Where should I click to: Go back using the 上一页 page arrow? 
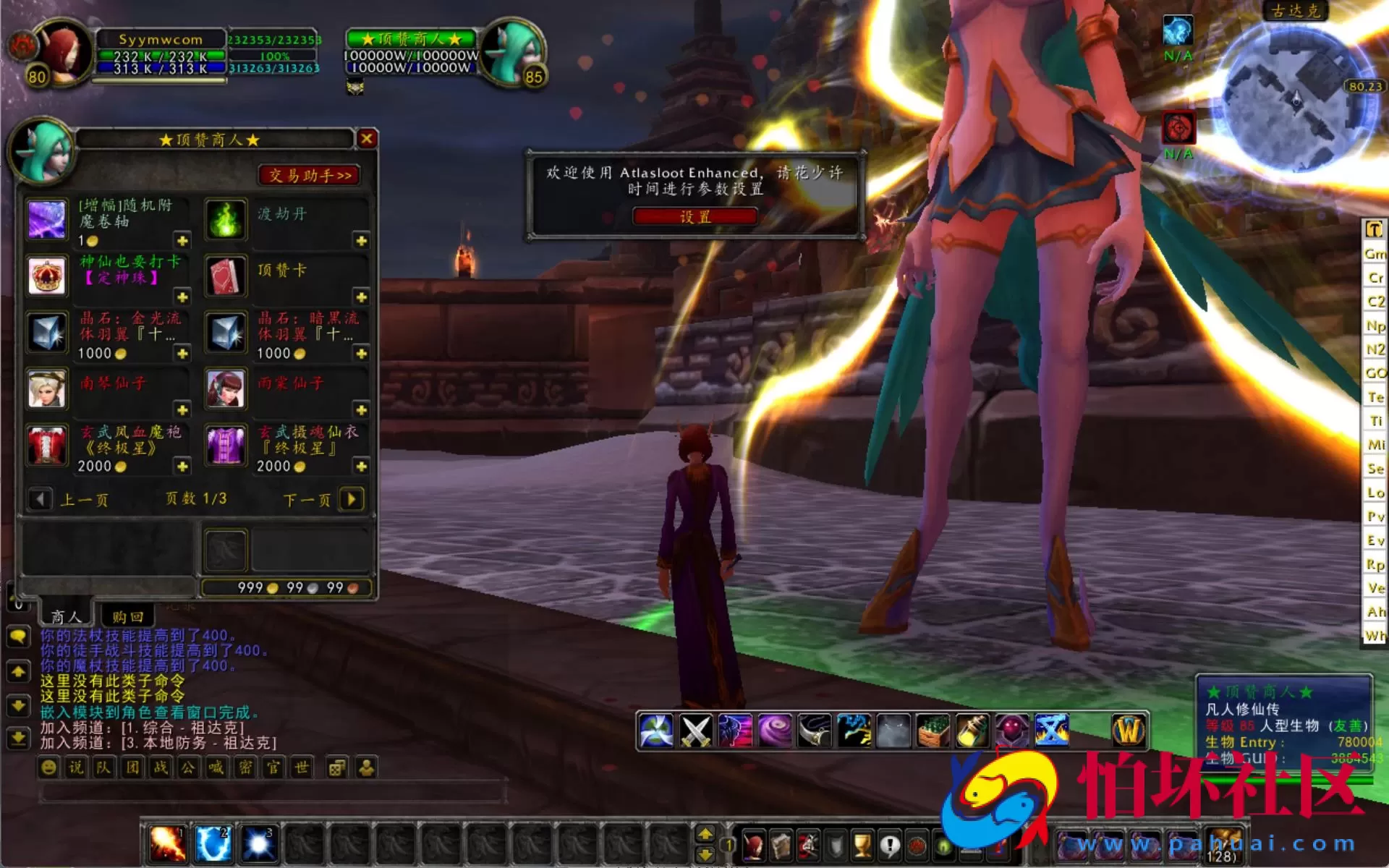click(x=41, y=499)
